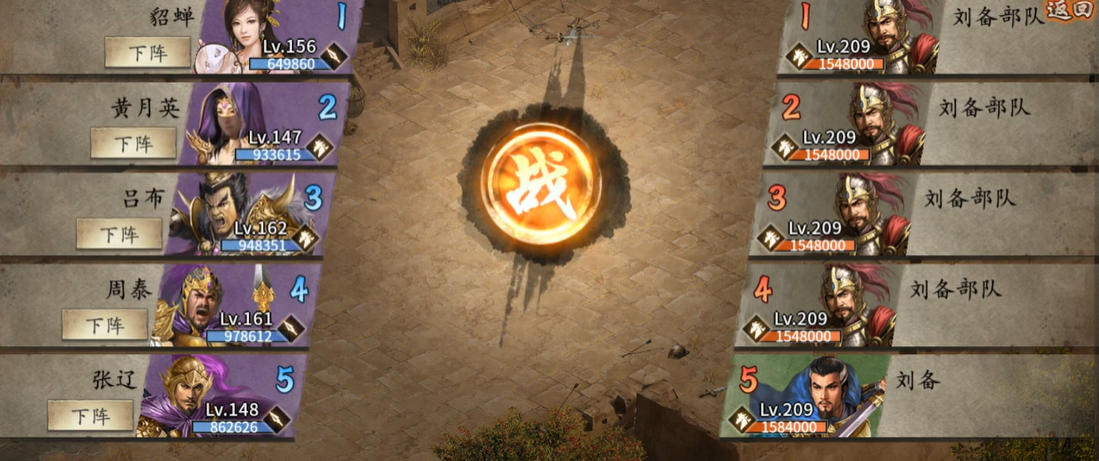Remove 周泰 with his 下阵 button
The height and width of the screenshot is (461, 1099).
coord(105,324)
